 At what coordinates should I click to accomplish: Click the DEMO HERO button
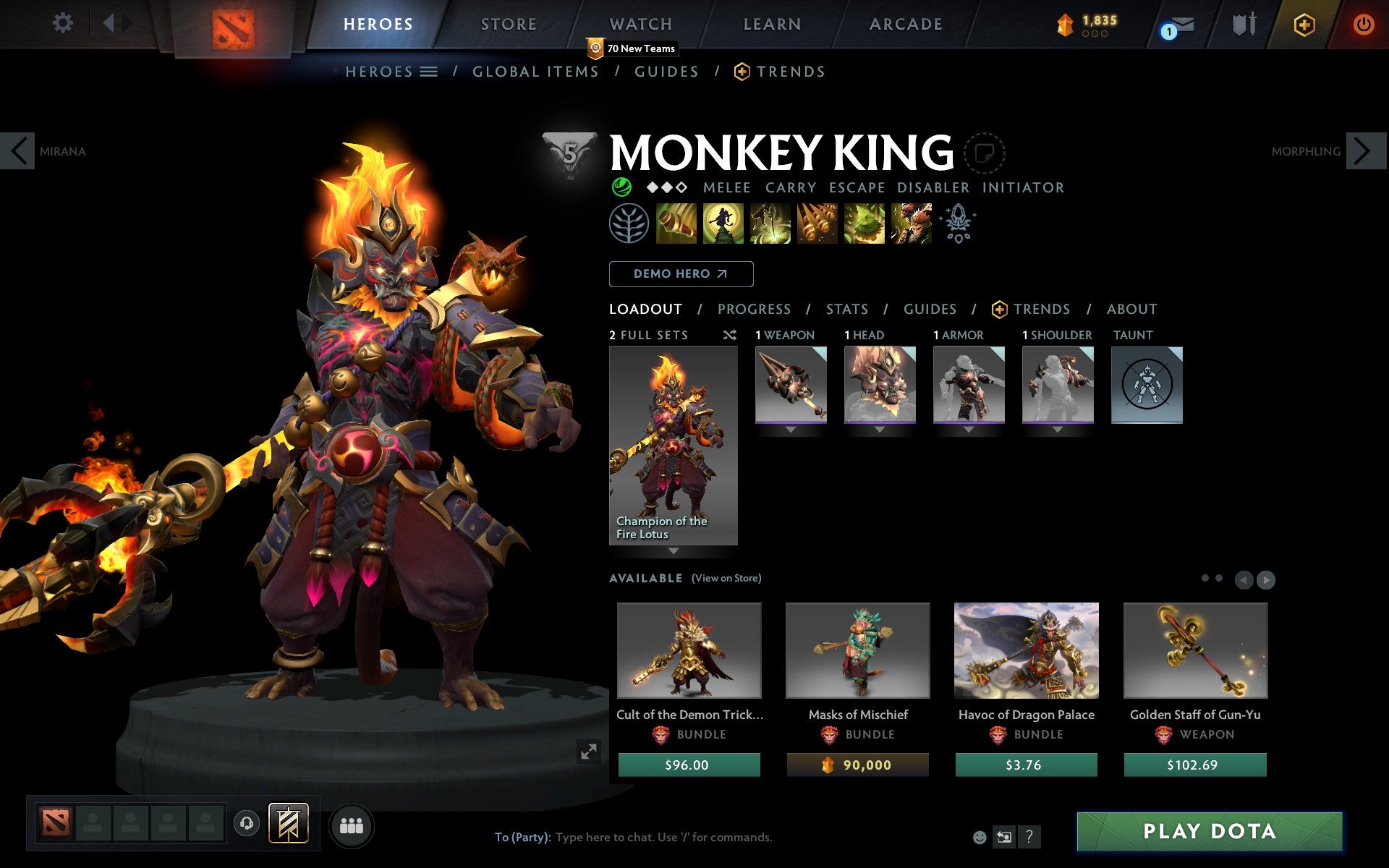(681, 274)
